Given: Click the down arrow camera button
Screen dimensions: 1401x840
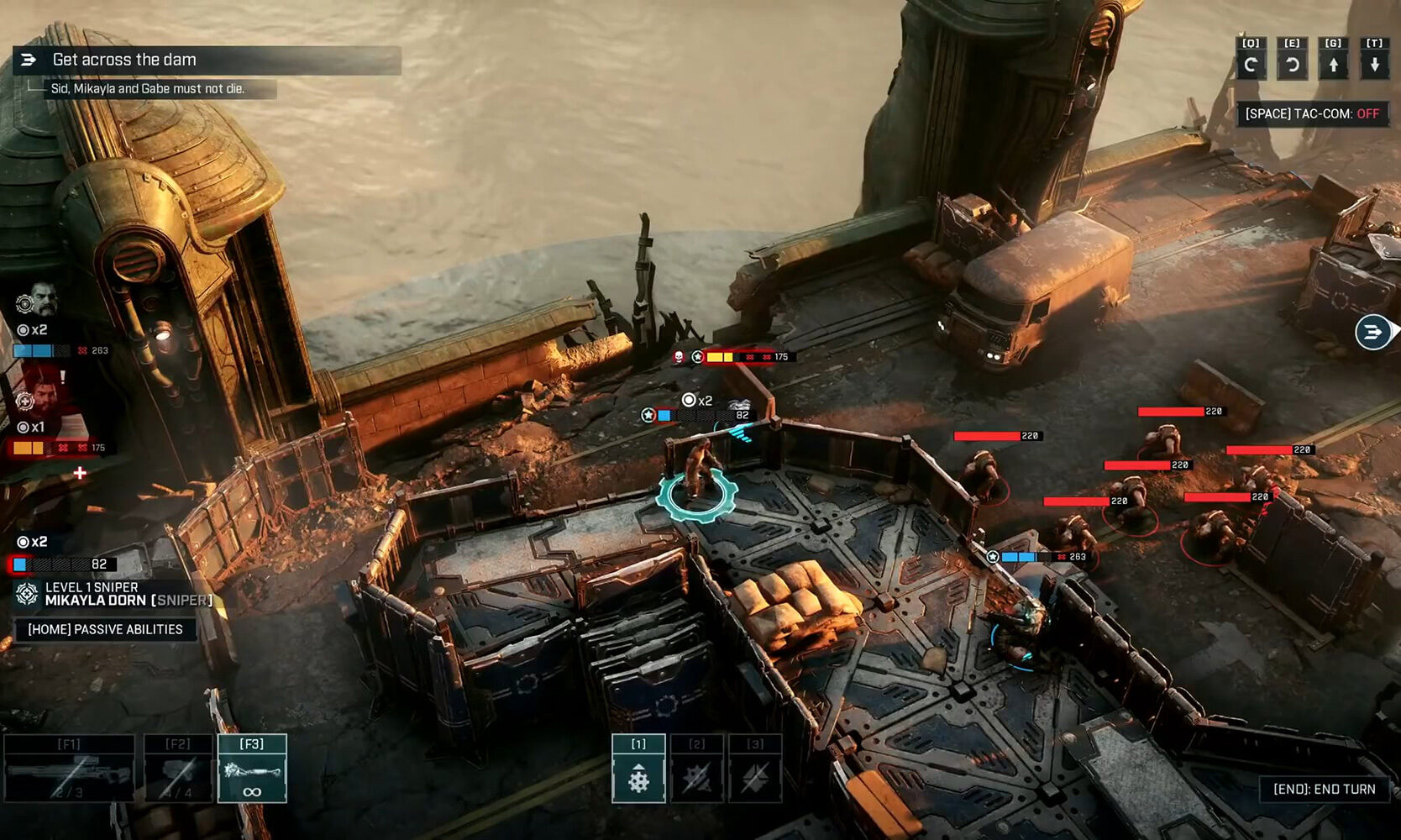Looking at the screenshot, I should coord(1374,64).
